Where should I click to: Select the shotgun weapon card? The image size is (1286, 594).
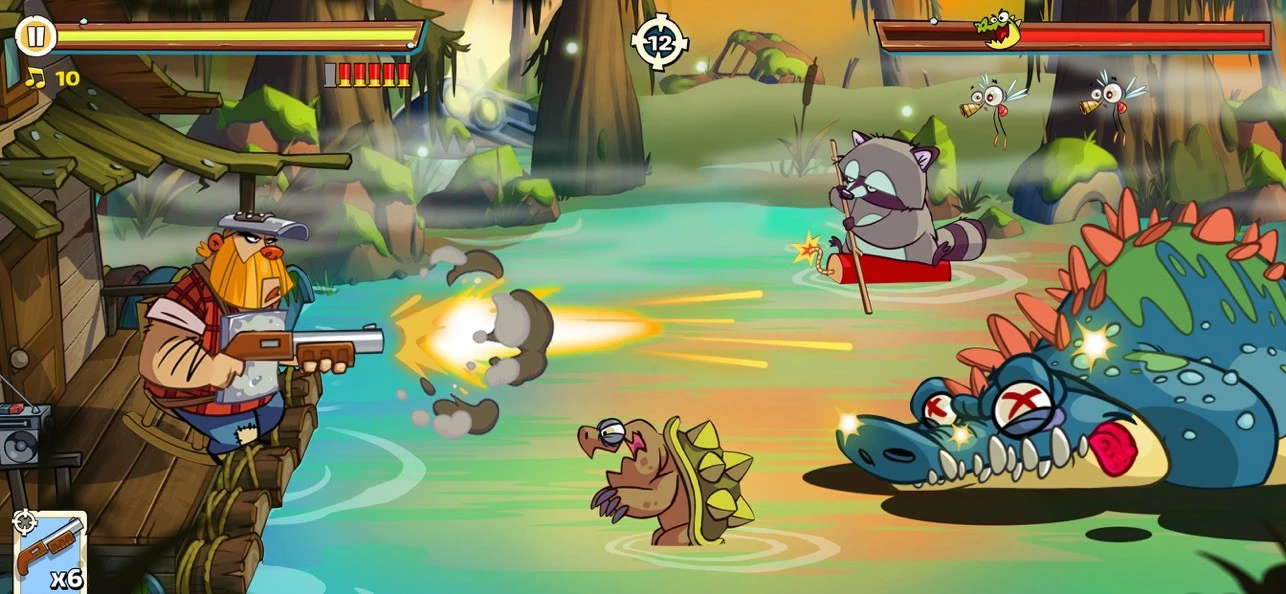49,552
